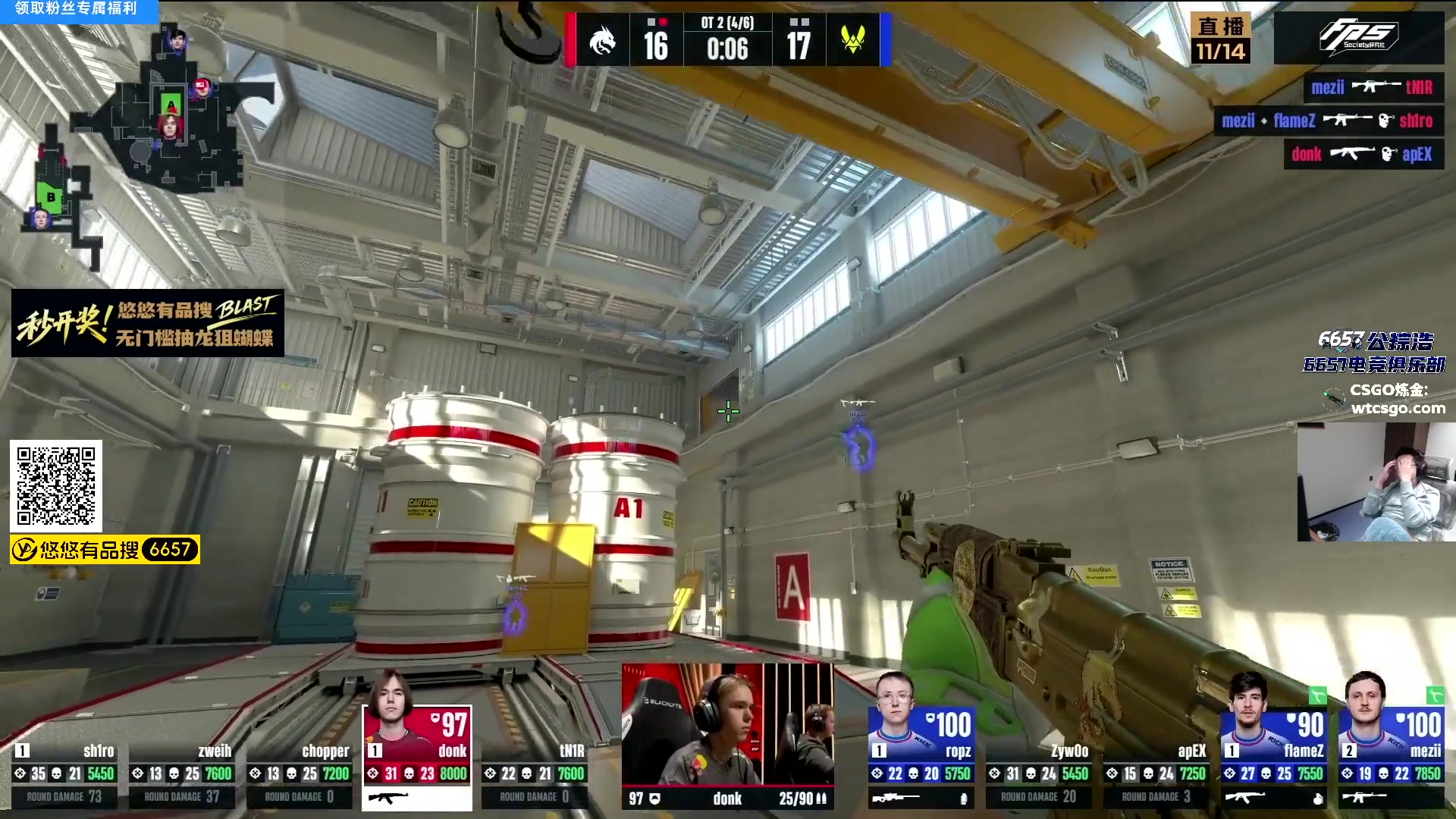Open the BLAST giveaway promo banner
The image size is (1456, 819).
coord(148,323)
